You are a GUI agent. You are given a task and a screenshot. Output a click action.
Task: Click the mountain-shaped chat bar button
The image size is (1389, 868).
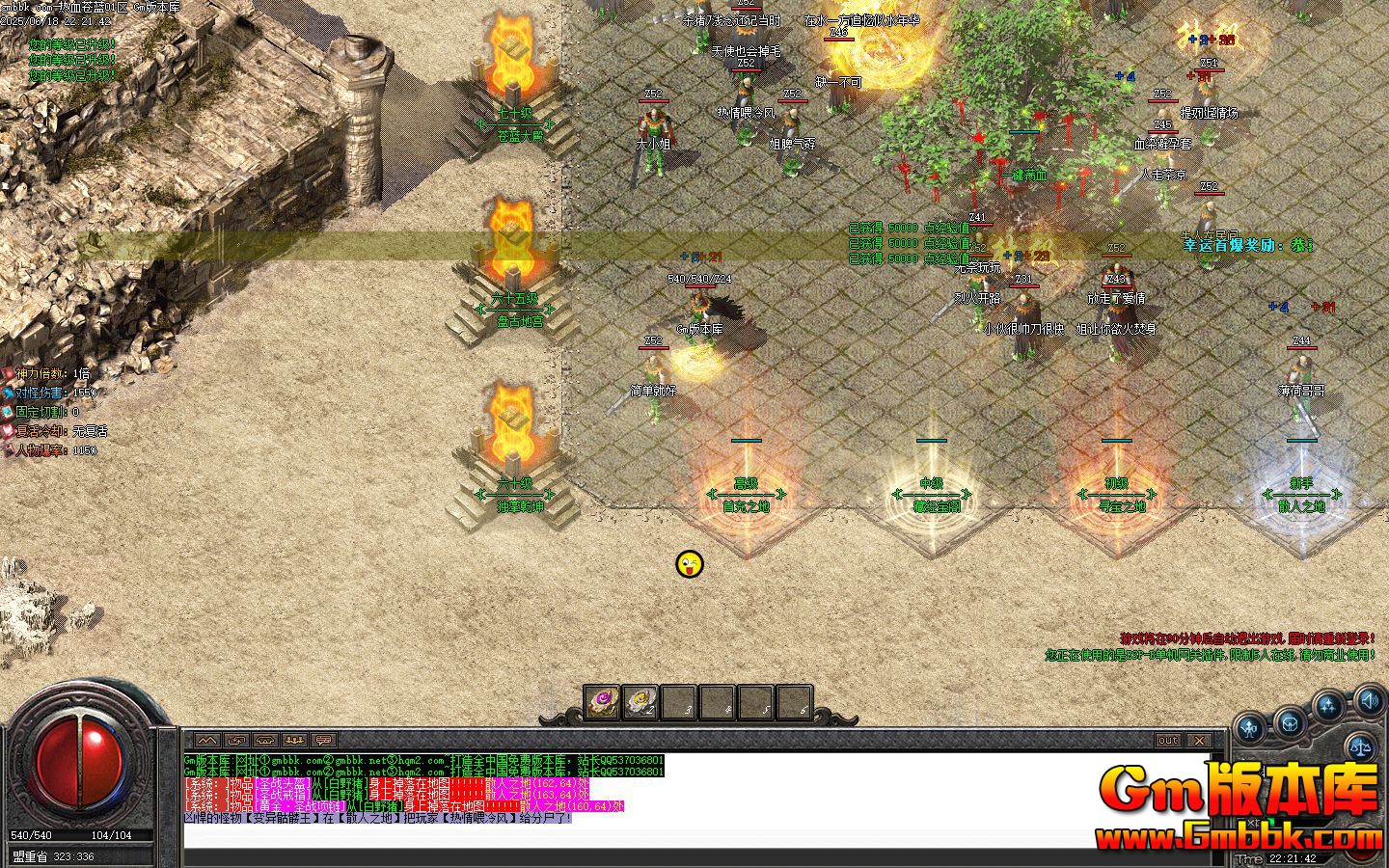click(x=207, y=740)
